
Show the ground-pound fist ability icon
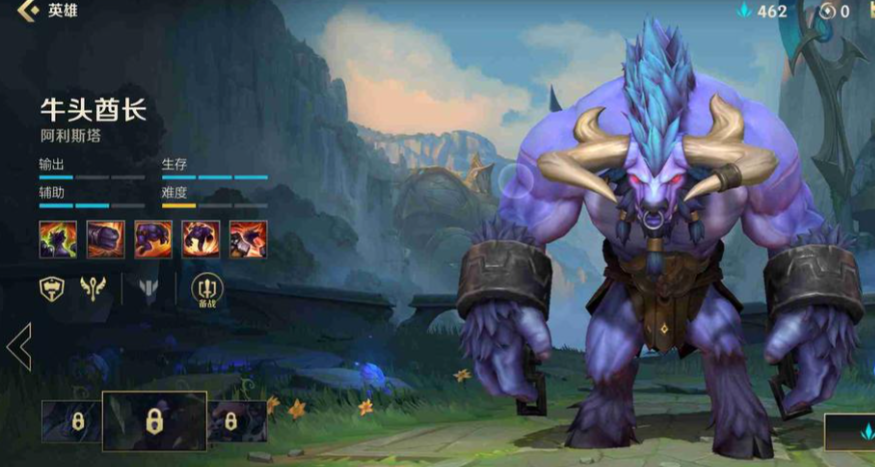[106, 239]
